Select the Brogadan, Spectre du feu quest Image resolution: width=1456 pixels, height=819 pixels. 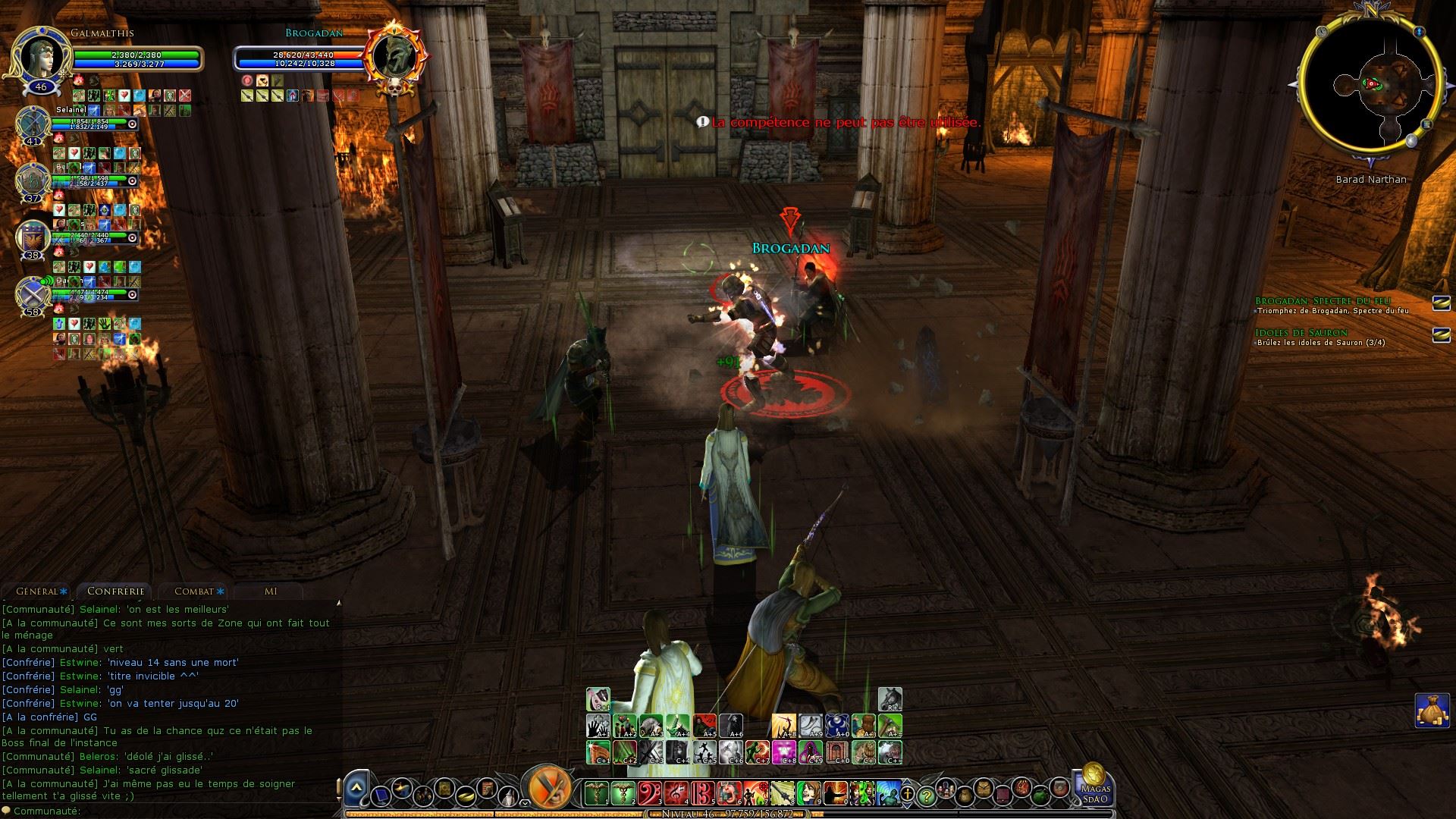click(1323, 302)
